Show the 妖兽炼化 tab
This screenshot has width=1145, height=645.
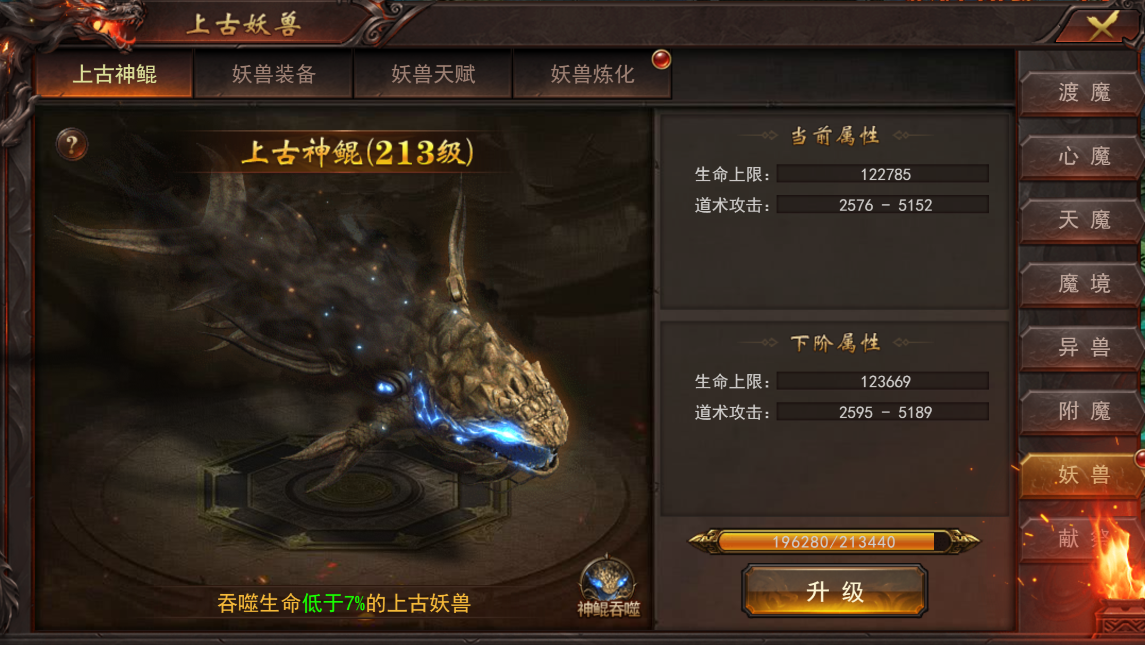point(592,75)
